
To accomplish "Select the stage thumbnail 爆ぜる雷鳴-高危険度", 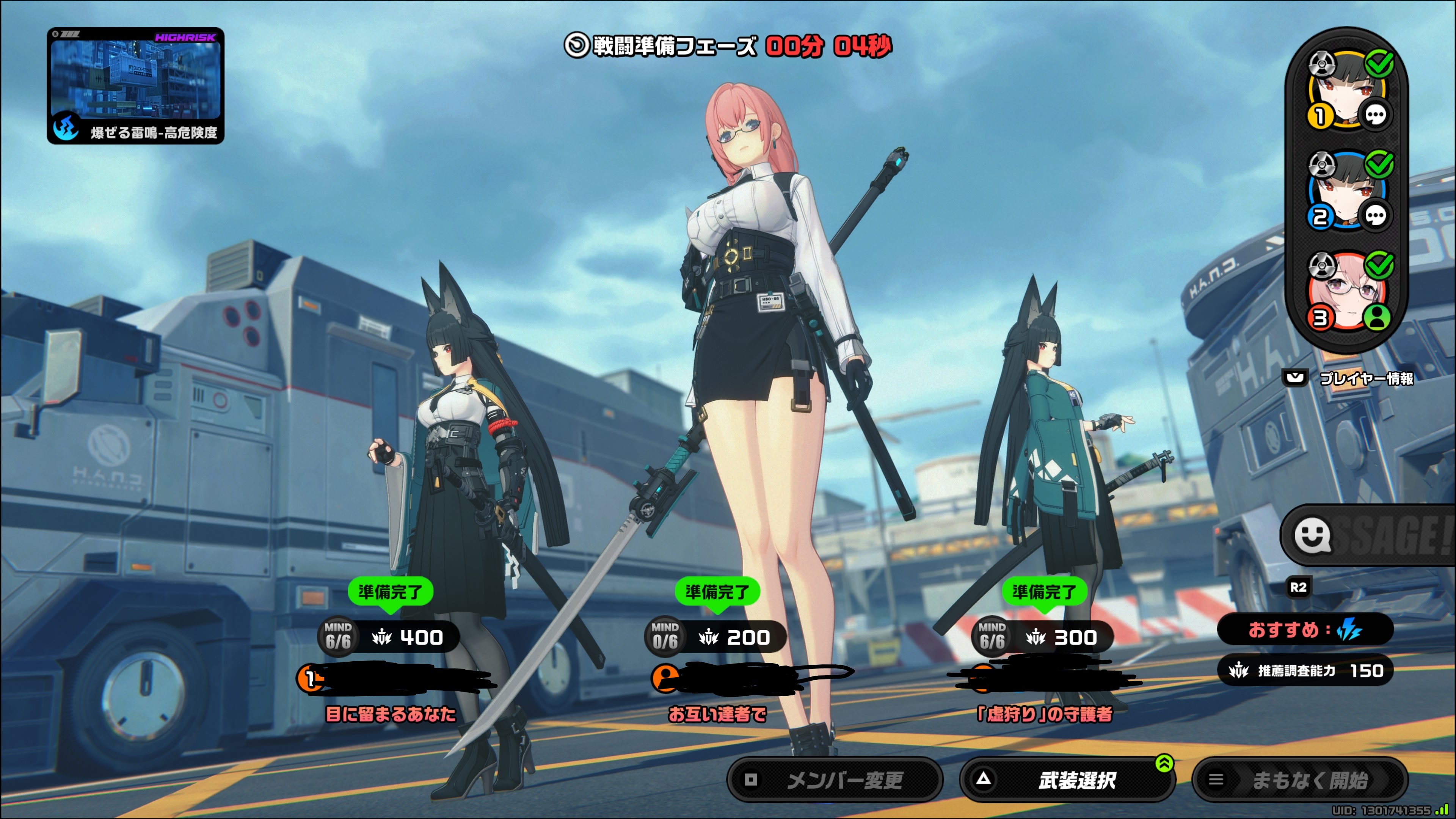I will [x=136, y=85].
